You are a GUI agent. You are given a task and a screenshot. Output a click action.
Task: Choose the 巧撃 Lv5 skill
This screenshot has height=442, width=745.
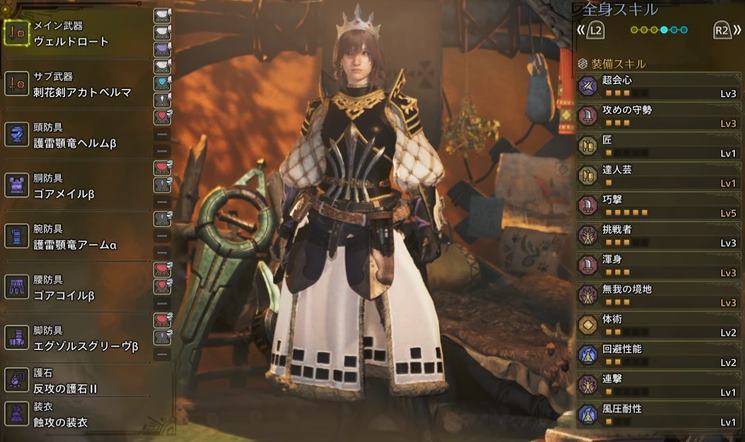pos(660,206)
